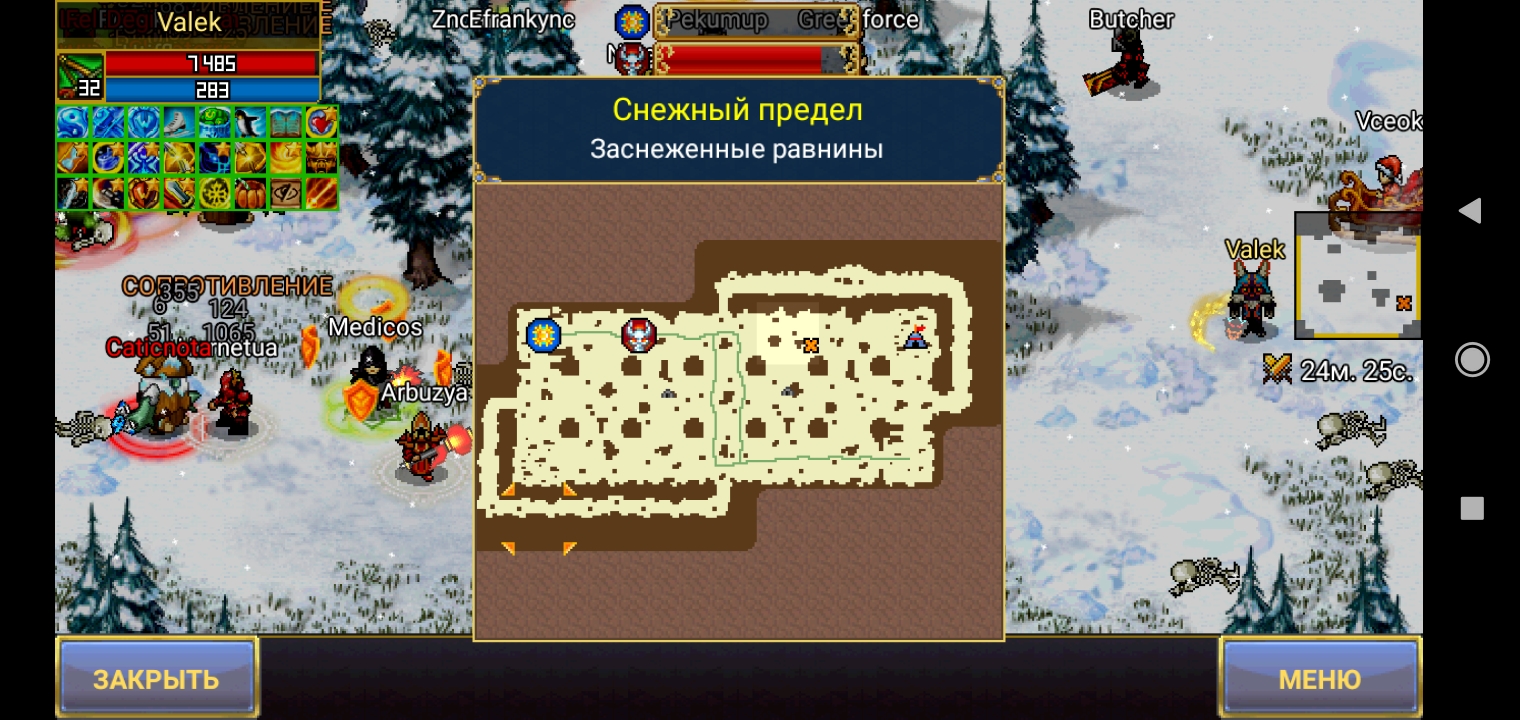Close the map with the ЗАКРЫТЬ button
Viewport: 1520px width, 720px height.
pyautogui.click(x=157, y=679)
